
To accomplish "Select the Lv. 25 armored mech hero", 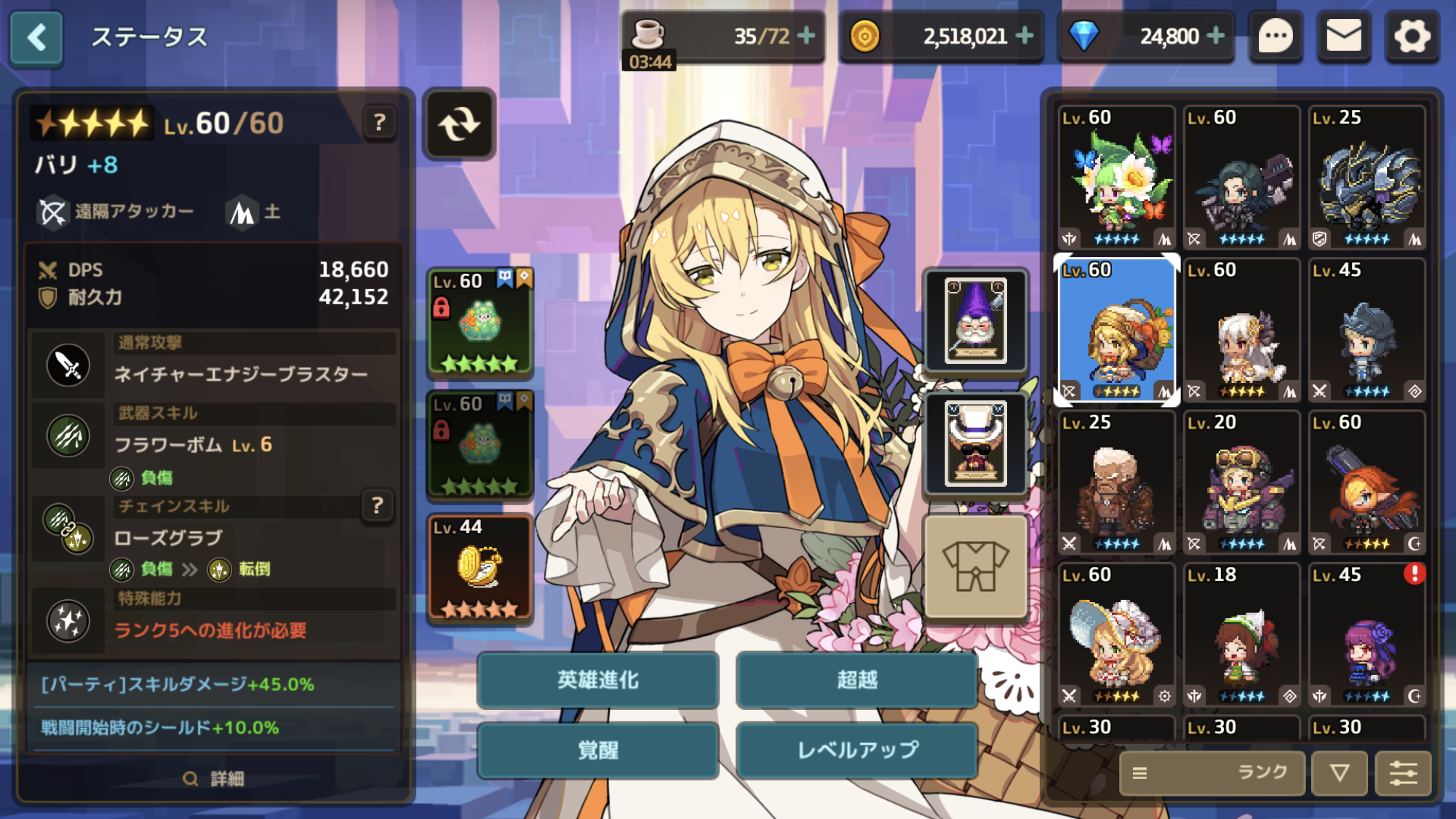I will click(x=1367, y=177).
